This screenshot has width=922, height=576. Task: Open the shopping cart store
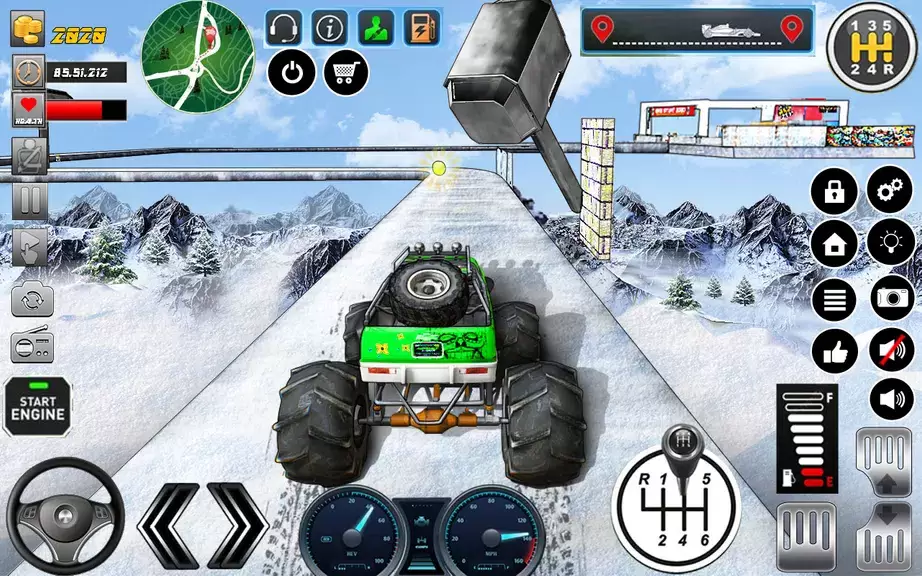345,72
